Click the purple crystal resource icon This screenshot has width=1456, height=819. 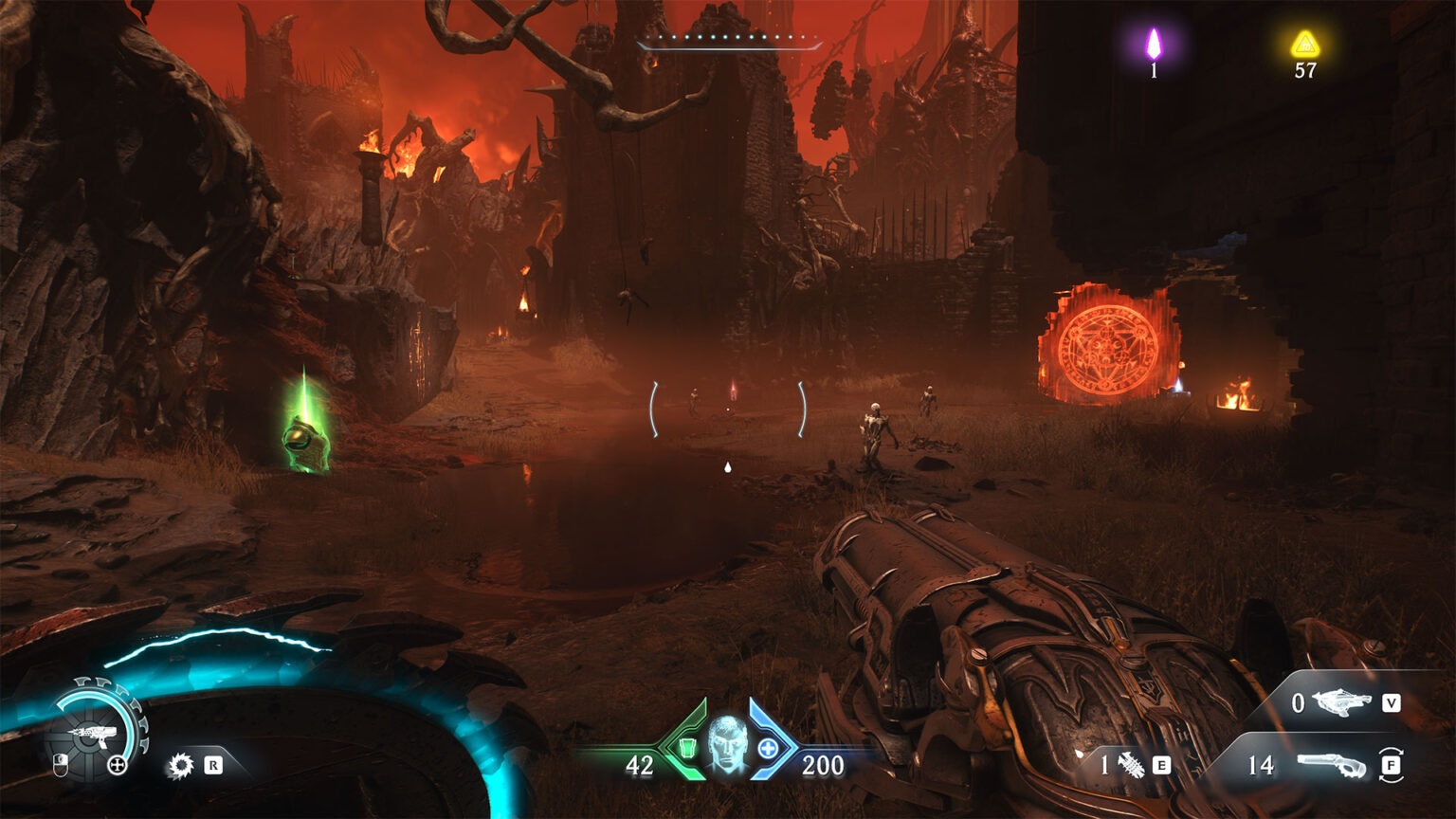[1154, 44]
